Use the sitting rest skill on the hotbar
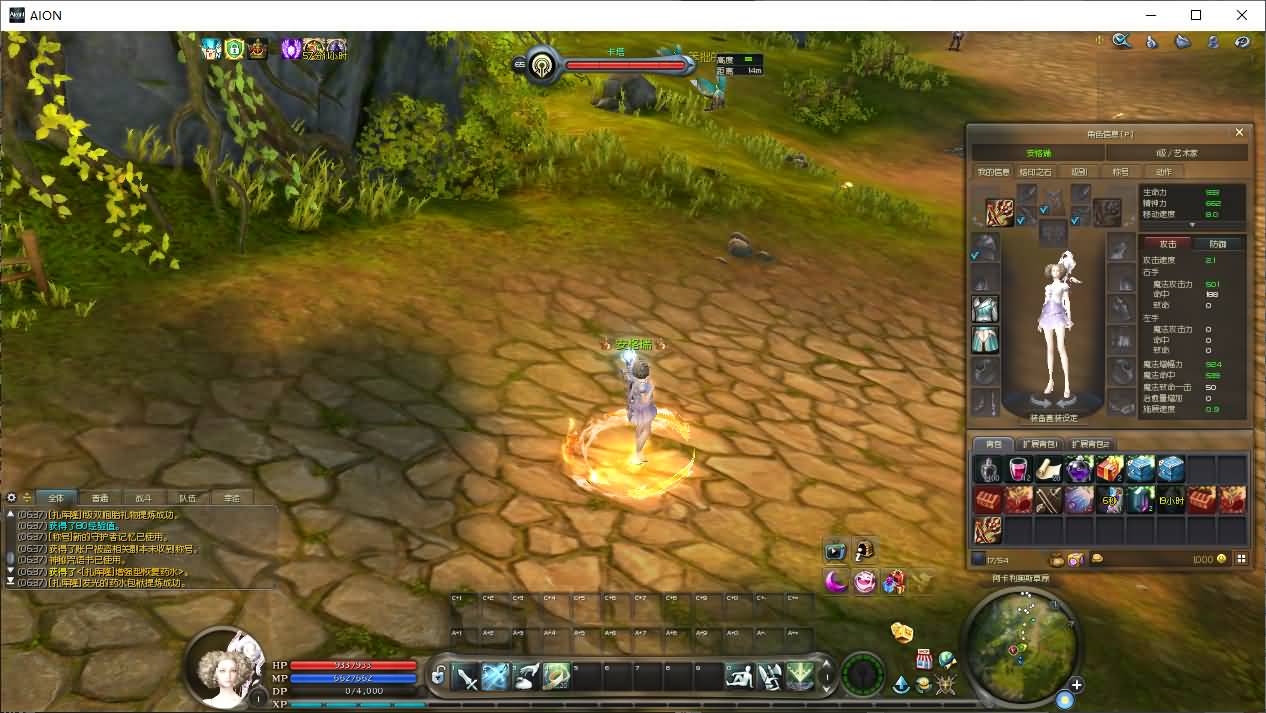The width and height of the screenshot is (1266, 713). pyautogui.click(x=739, y=677)
